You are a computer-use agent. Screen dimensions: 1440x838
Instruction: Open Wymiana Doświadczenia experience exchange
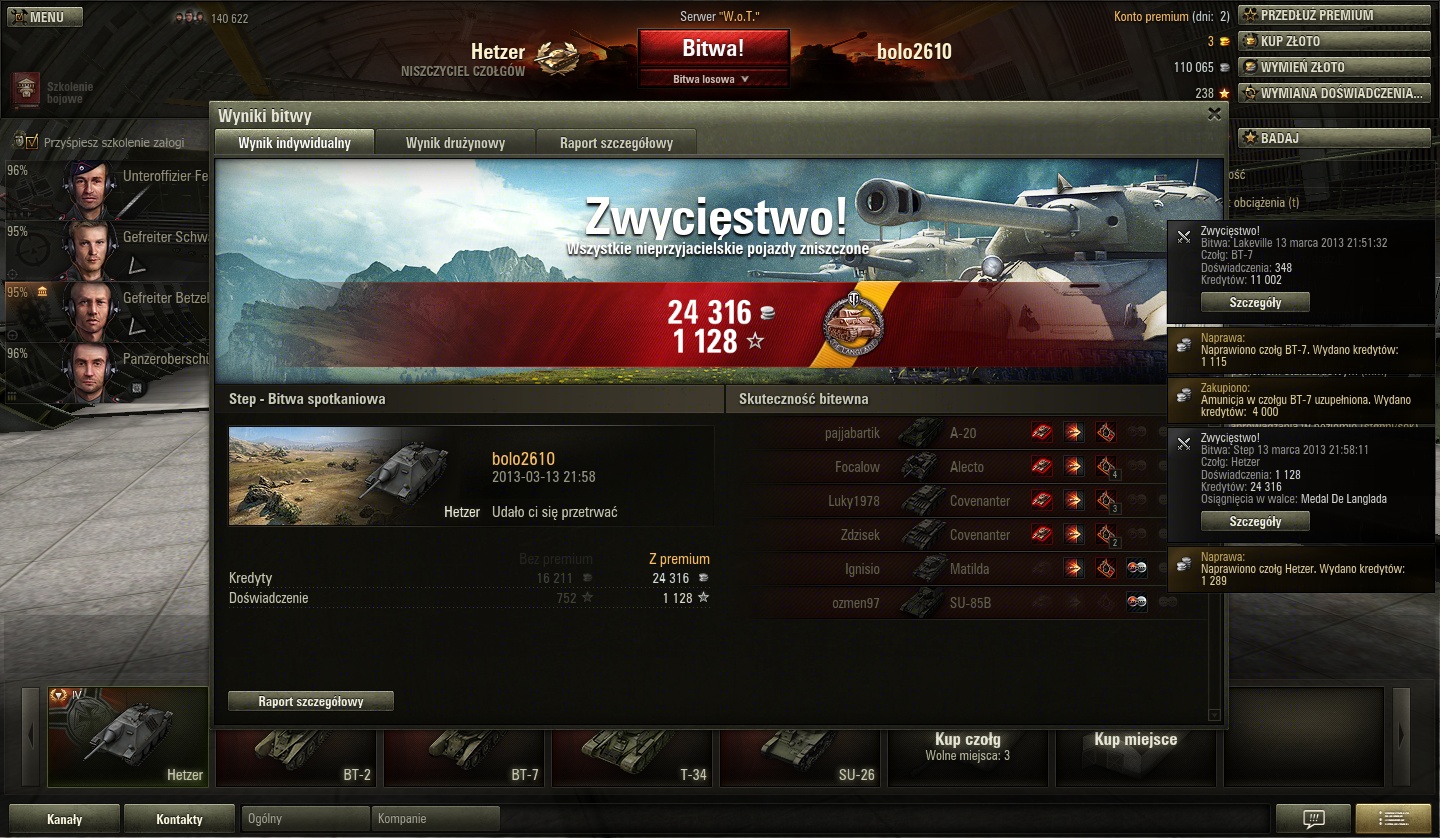[x=1334, y=93]
